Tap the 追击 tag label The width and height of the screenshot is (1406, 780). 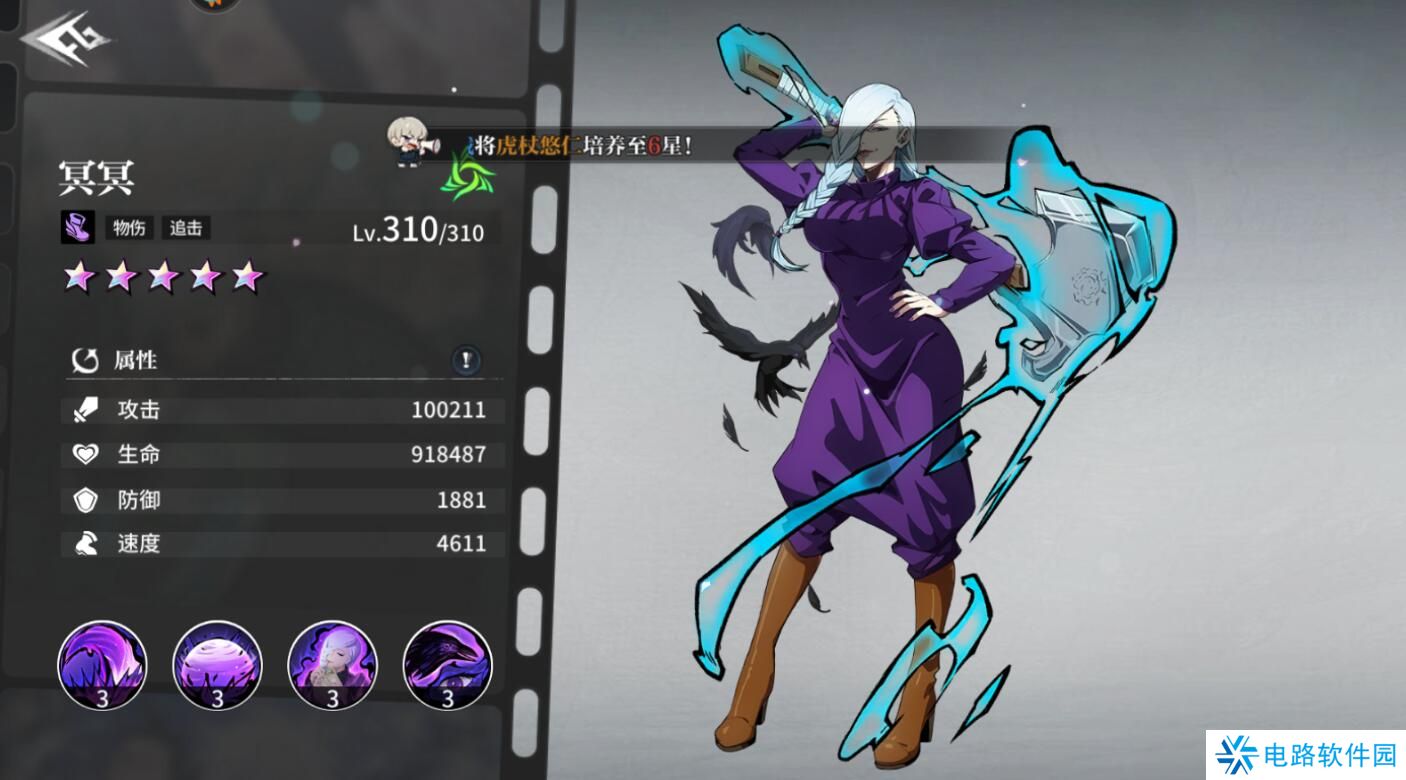186,228
